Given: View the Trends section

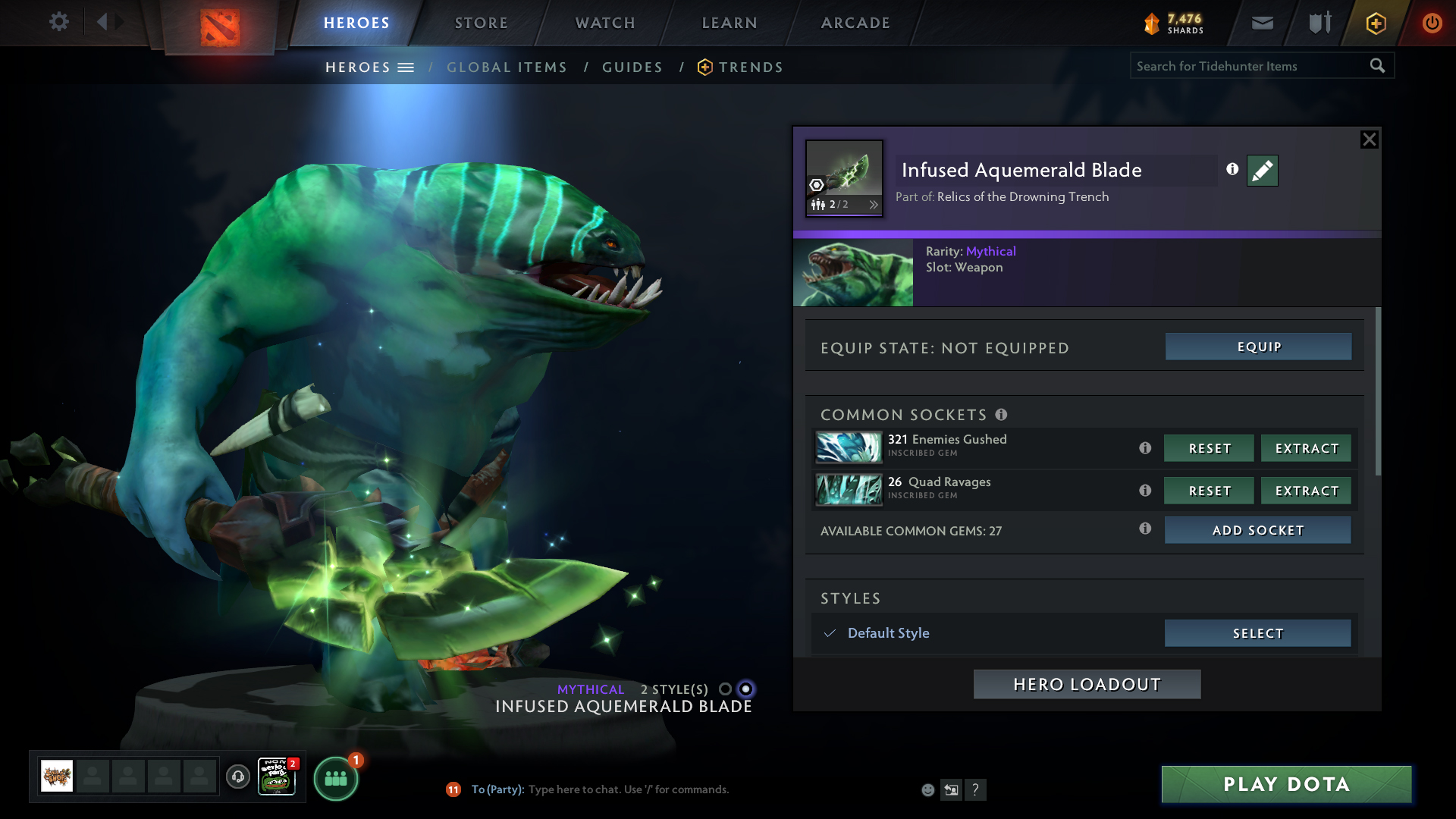Looking at the screenshot, I should (x=750, y=67).
